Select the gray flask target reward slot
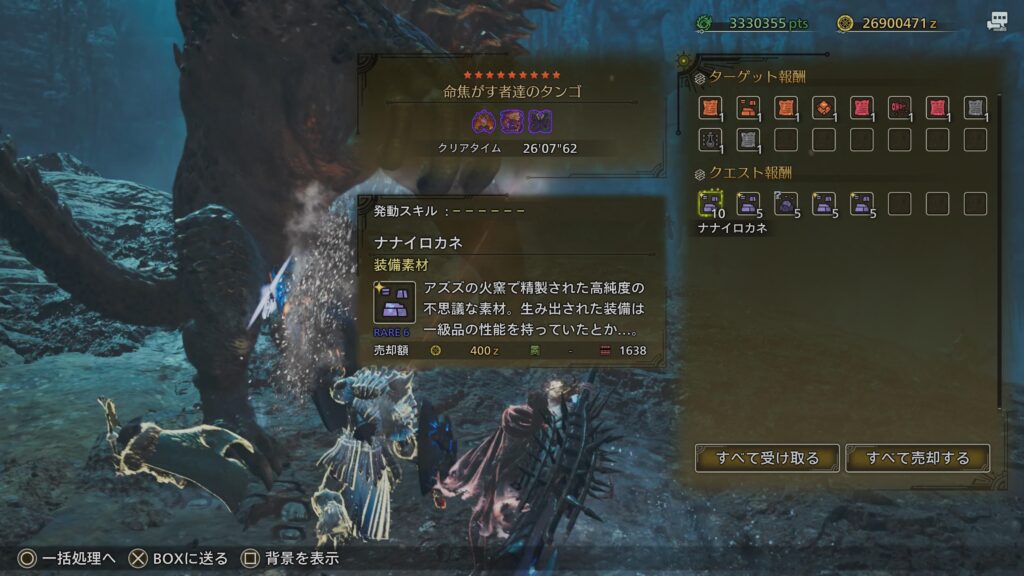Viewport: 1024px width, 576px height. (x=711, y=140)
